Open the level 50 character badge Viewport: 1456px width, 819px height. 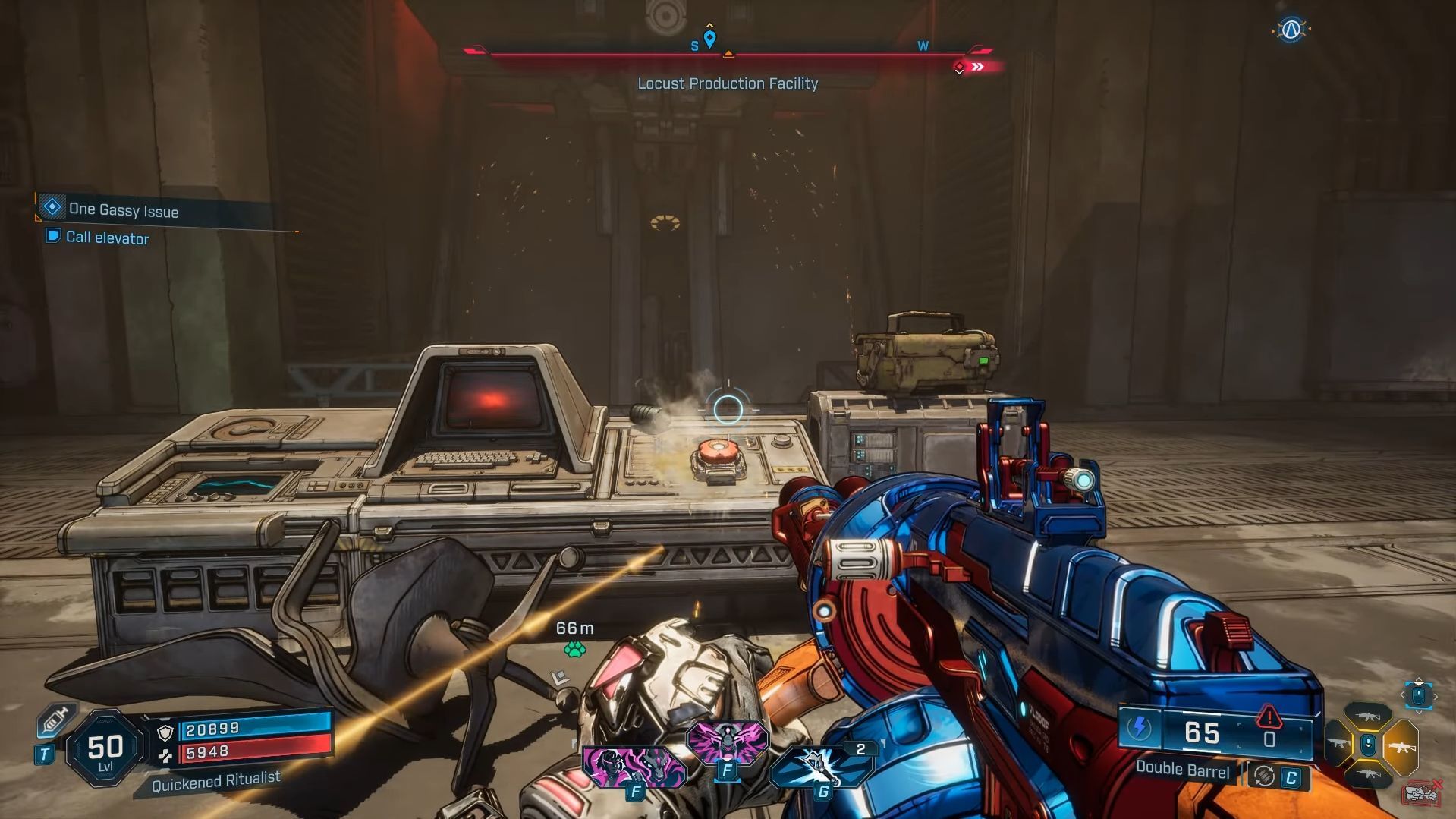pyautogui.click(x=105, y=750)
